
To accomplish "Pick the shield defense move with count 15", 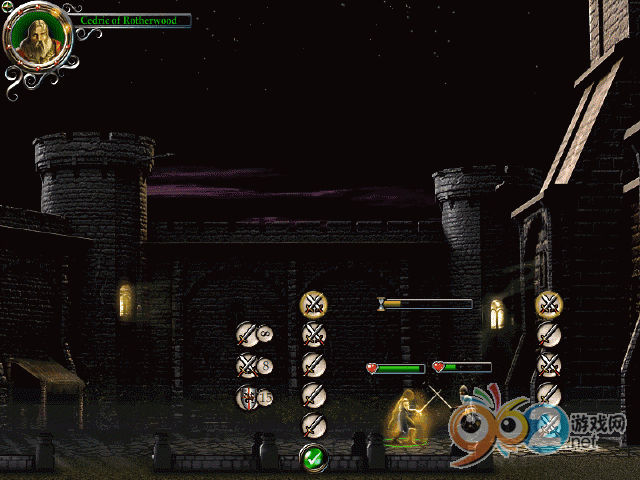I will tap(247, 398).
